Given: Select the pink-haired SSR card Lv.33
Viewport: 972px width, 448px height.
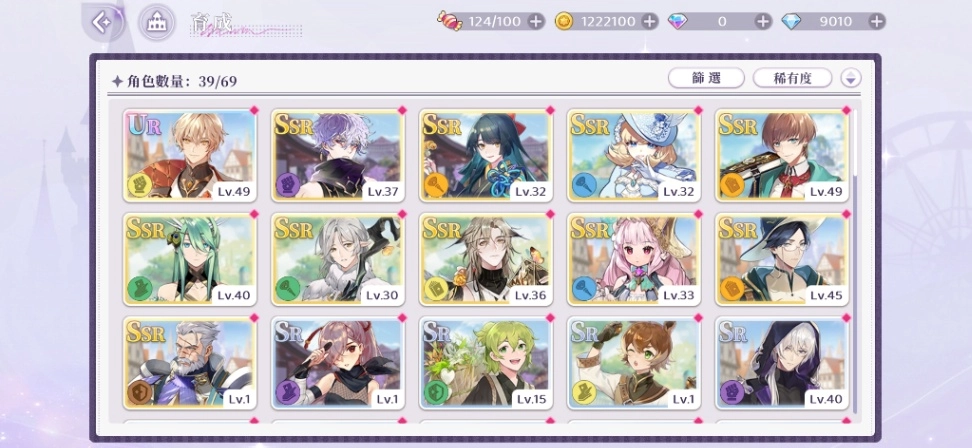Looking at the screenshot, I should click(x=633, y=259).
